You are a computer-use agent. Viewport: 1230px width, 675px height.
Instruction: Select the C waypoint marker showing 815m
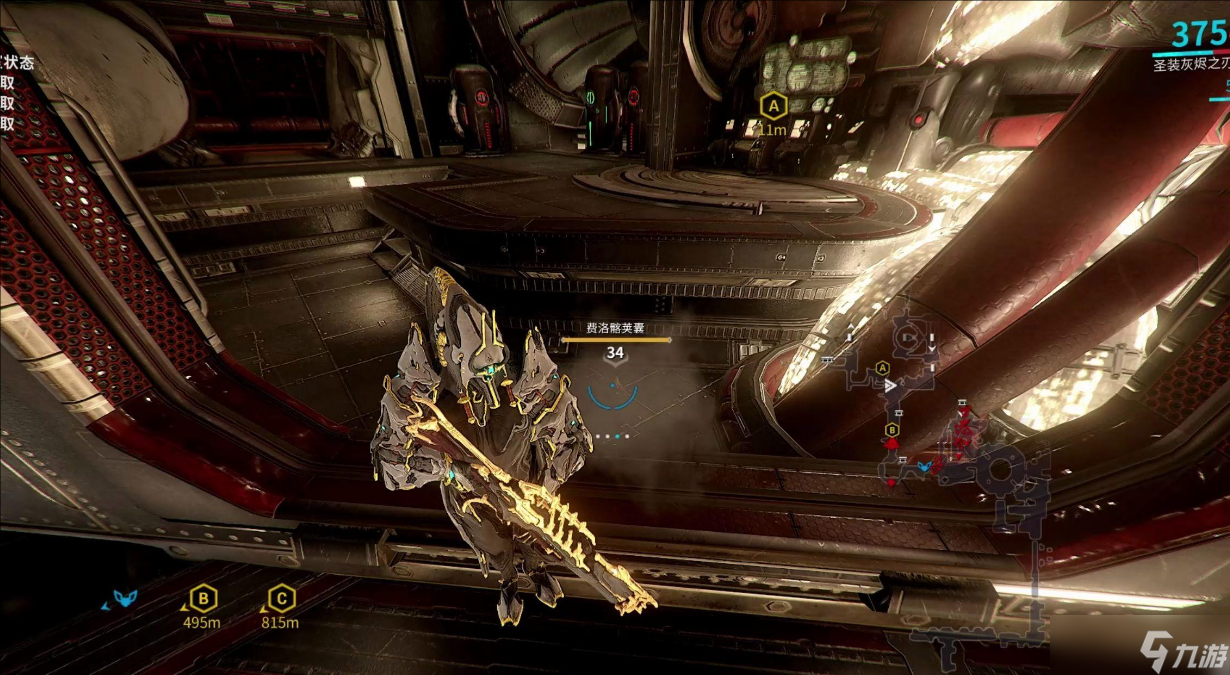282,599
